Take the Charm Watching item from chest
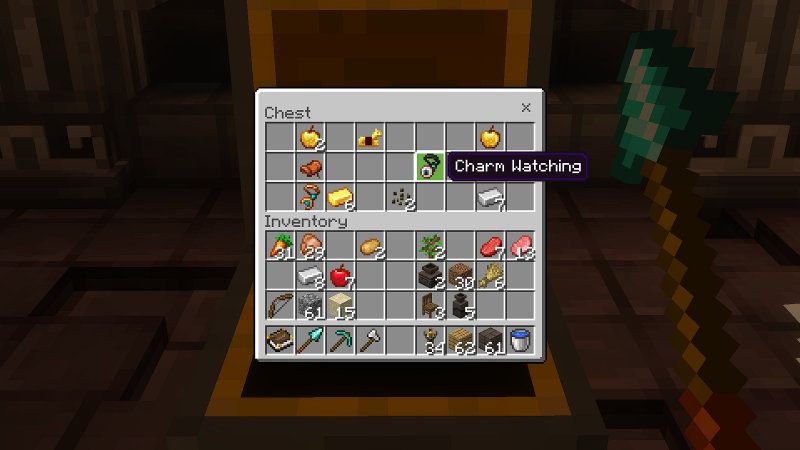The width and height of the screenshot is (800, 450). pyautogui.click(x=430, y=166)
